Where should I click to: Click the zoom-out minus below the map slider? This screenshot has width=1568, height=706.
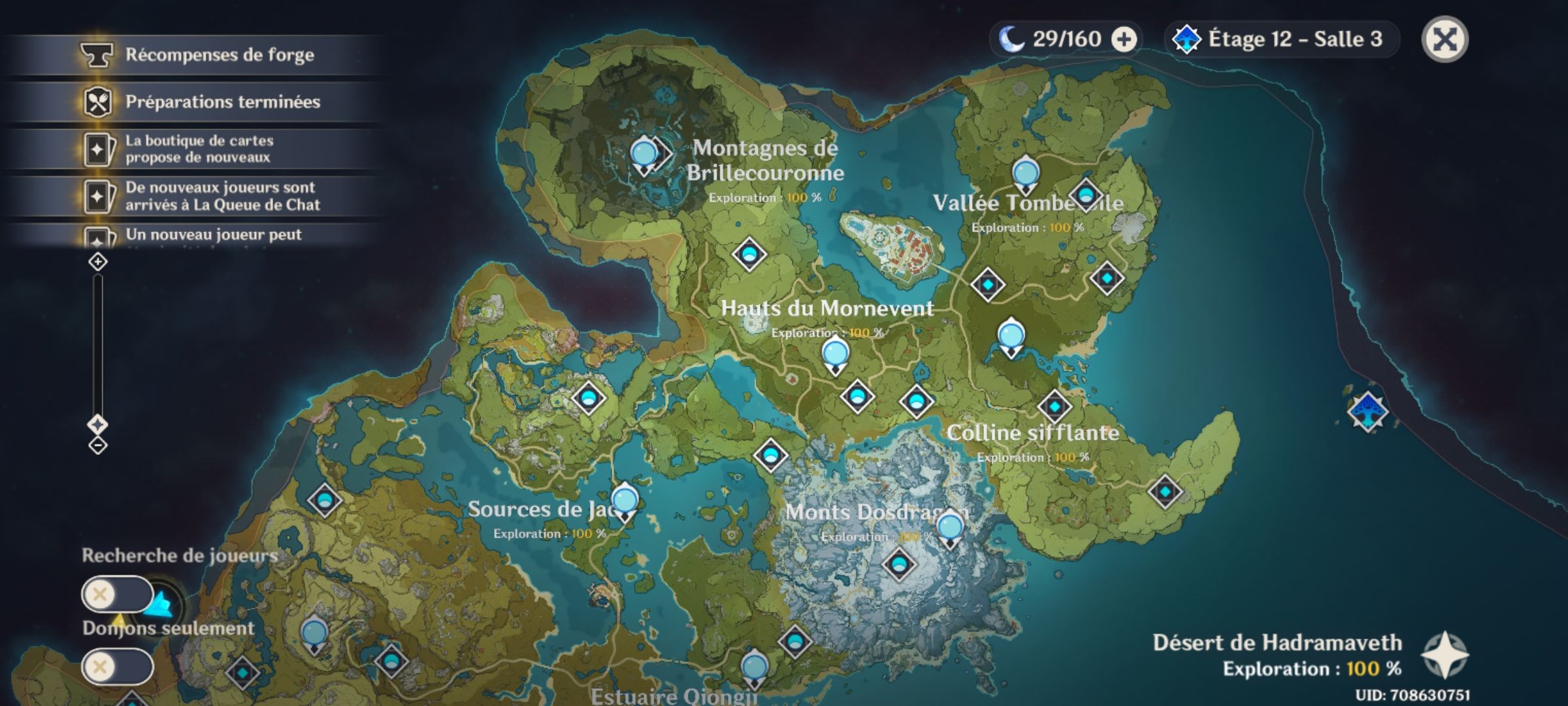pyautogui.click(x=97, y=445)
